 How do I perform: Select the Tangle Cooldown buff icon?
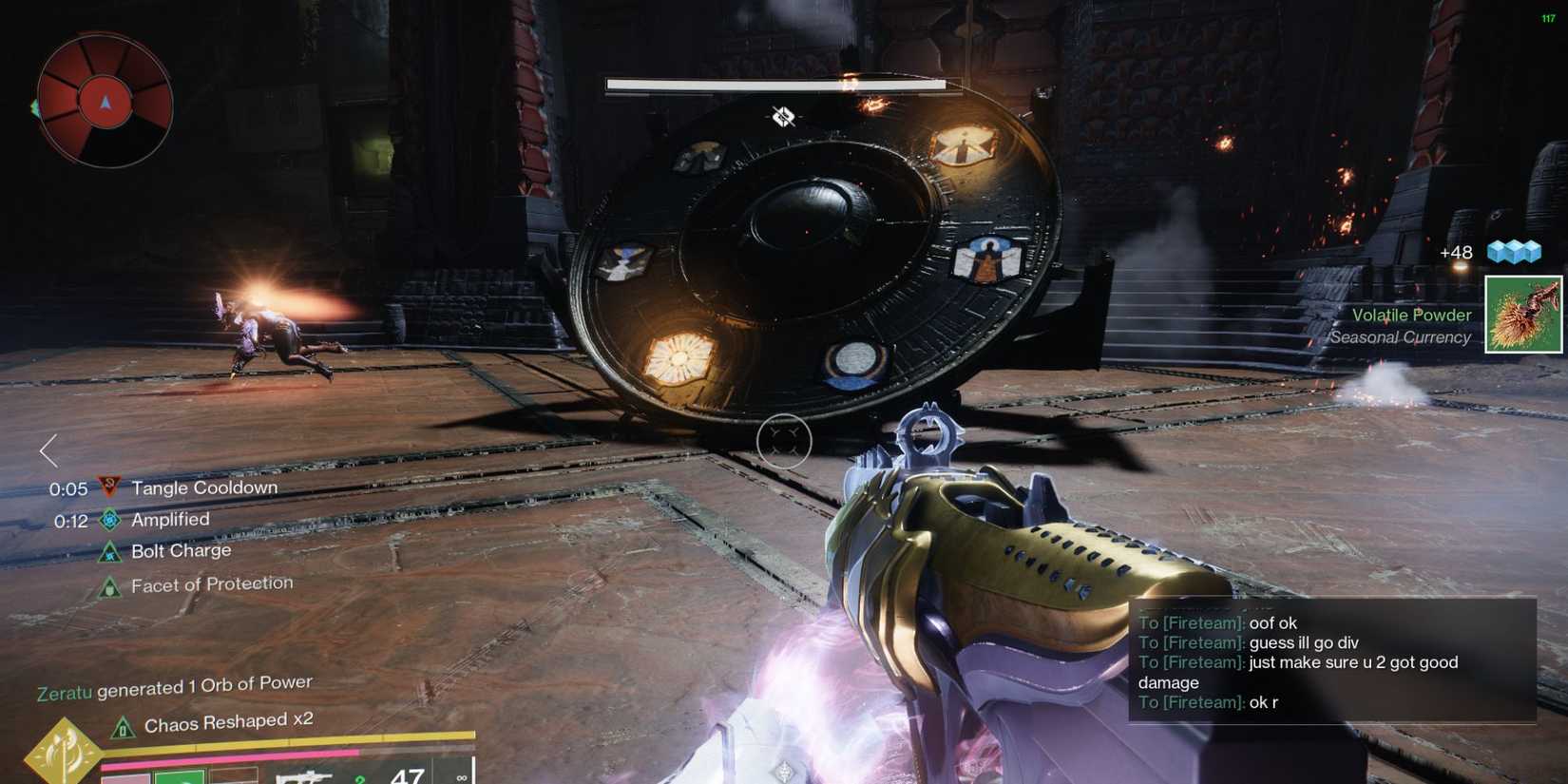(x=107, y=488)
